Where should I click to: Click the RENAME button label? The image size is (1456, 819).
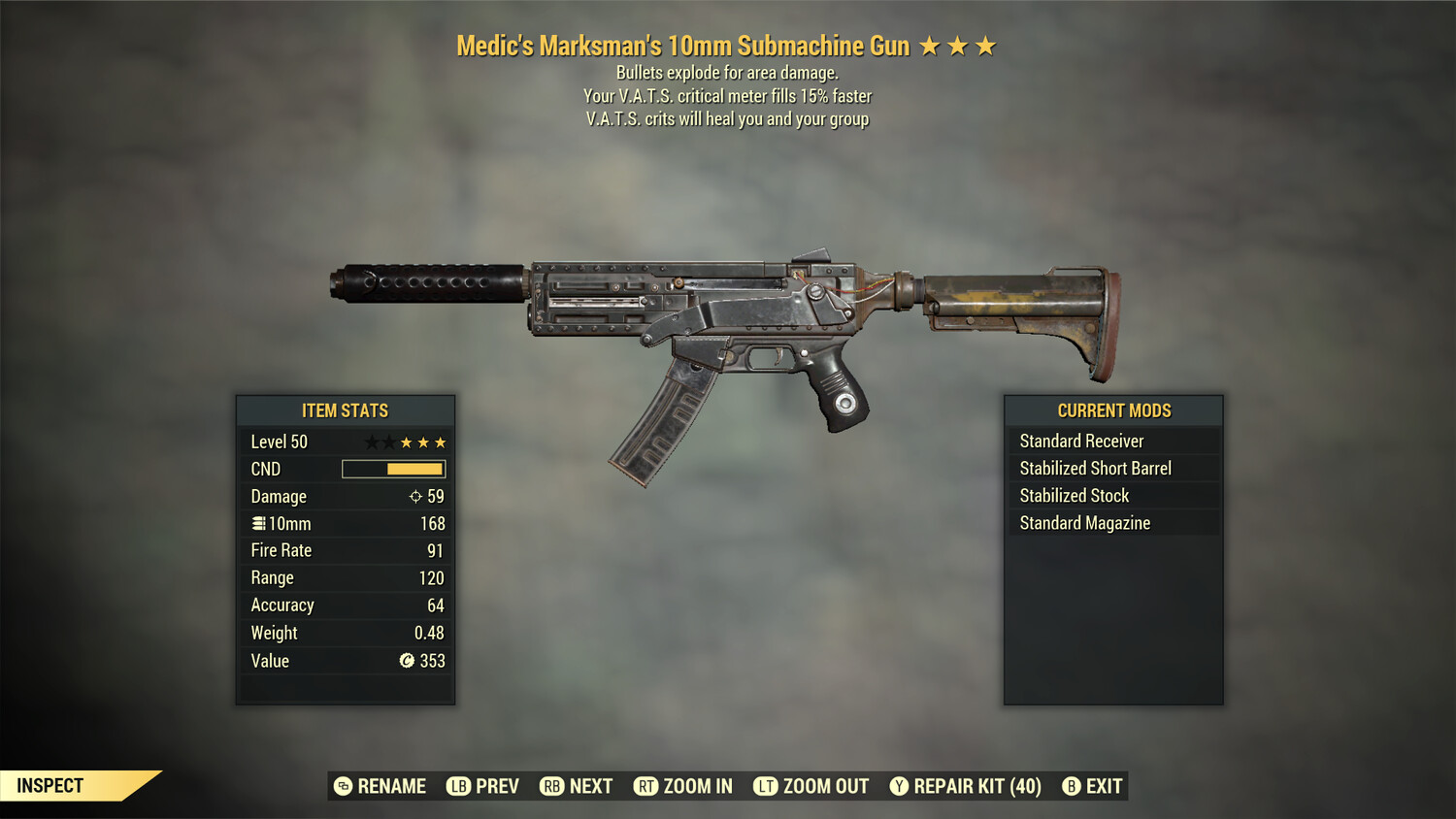tap(392, 786)
